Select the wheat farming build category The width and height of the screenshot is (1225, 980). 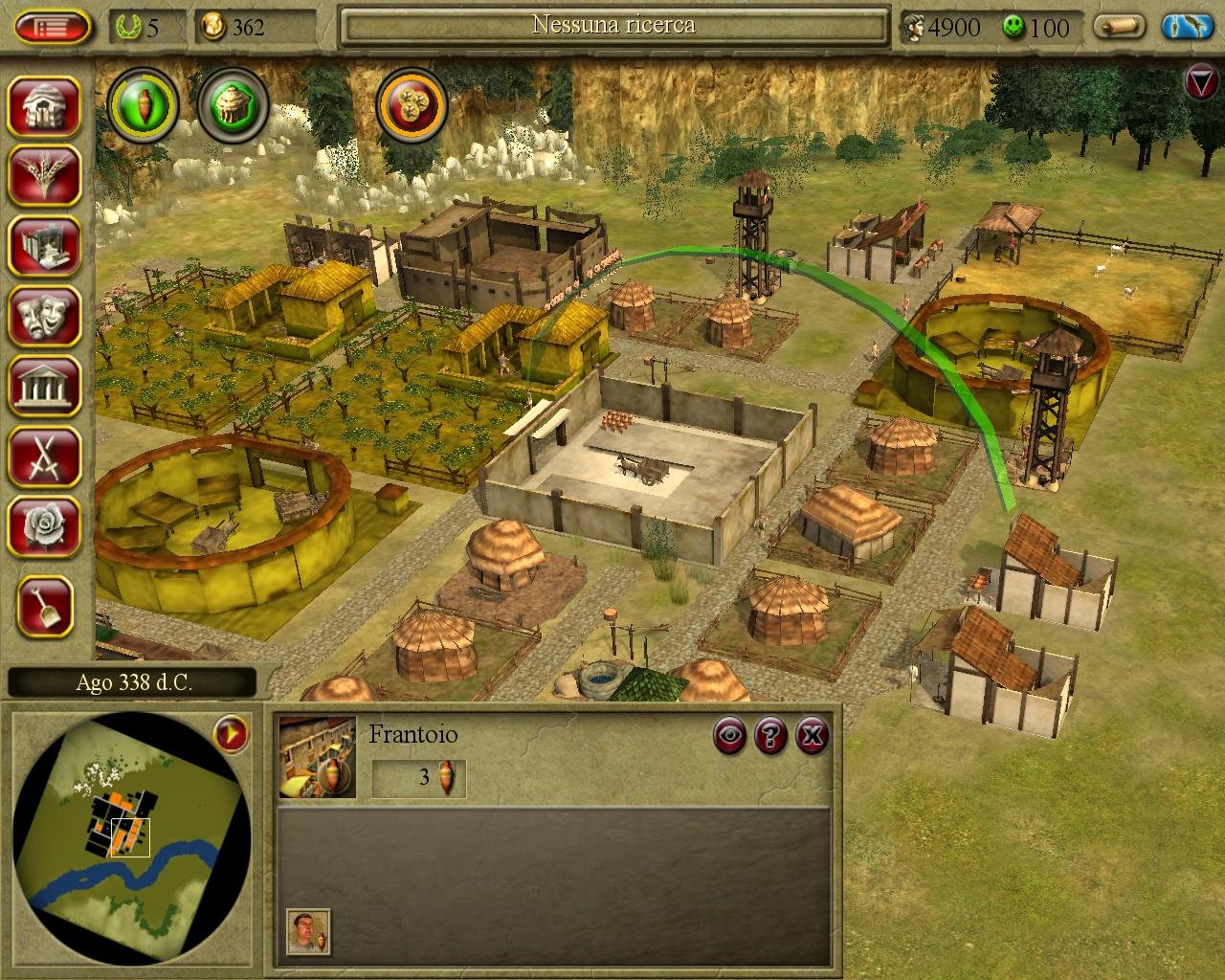pos(45,174)
